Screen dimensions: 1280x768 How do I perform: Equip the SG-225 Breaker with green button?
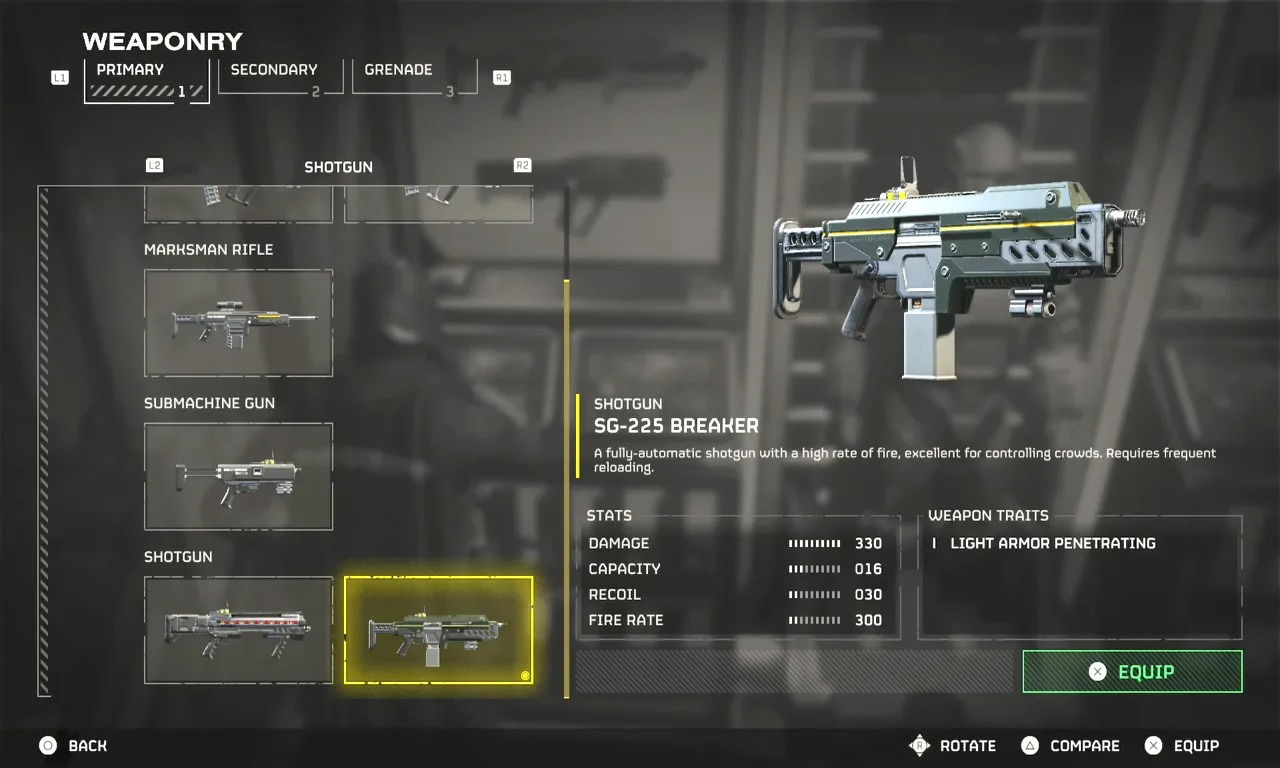click(1132, 672)
